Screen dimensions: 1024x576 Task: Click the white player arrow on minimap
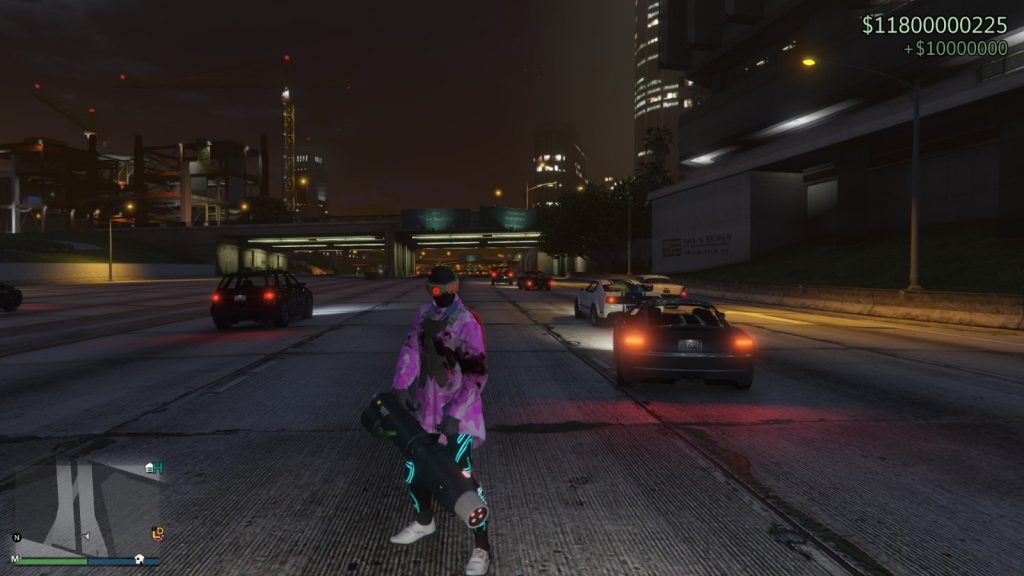coord(85,536)
